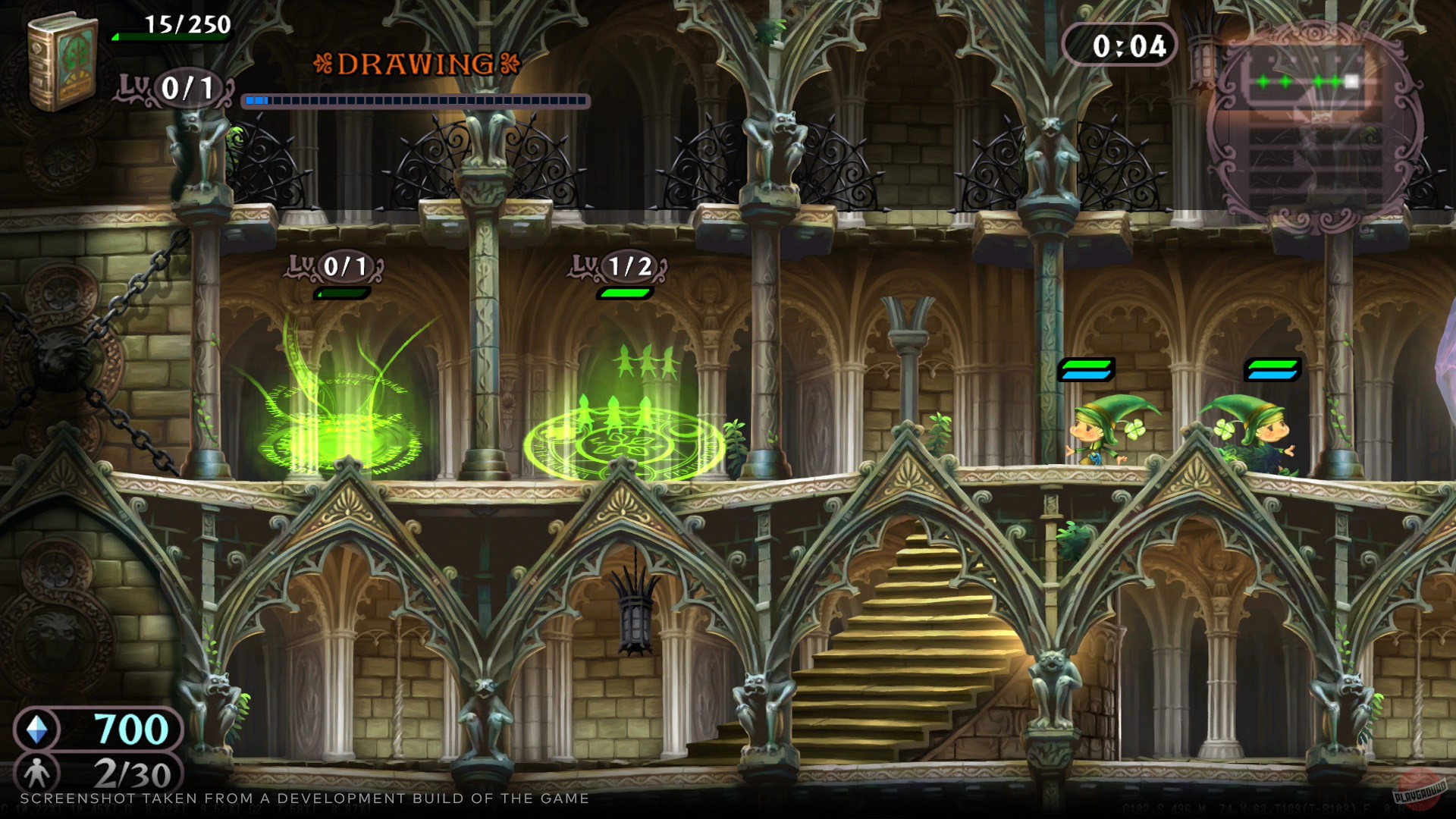Click the decorative flourish beside DRAWING text
1456x819 pixels.
pos(326,64)
